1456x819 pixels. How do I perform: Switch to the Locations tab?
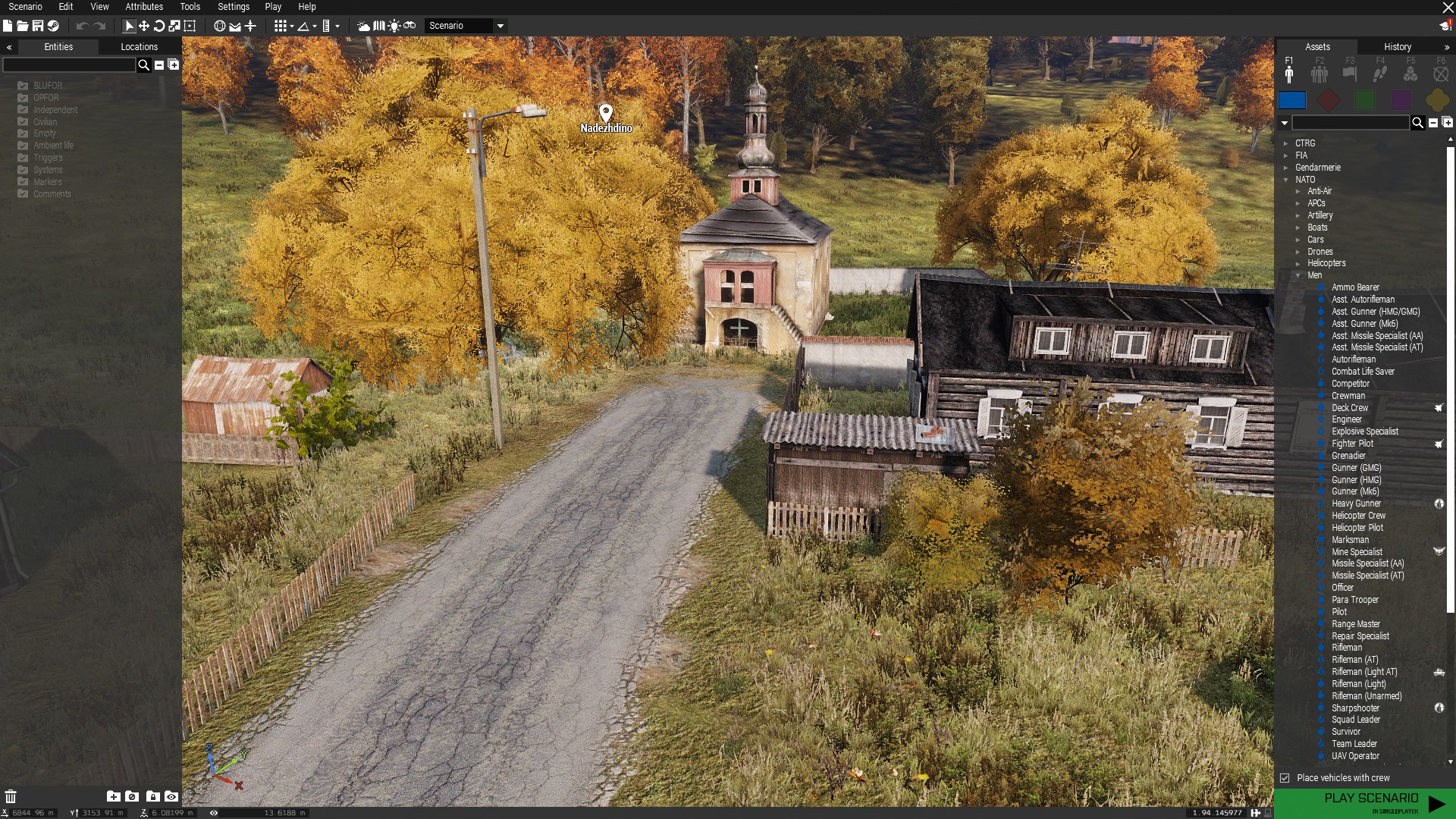tap(139, 47)
